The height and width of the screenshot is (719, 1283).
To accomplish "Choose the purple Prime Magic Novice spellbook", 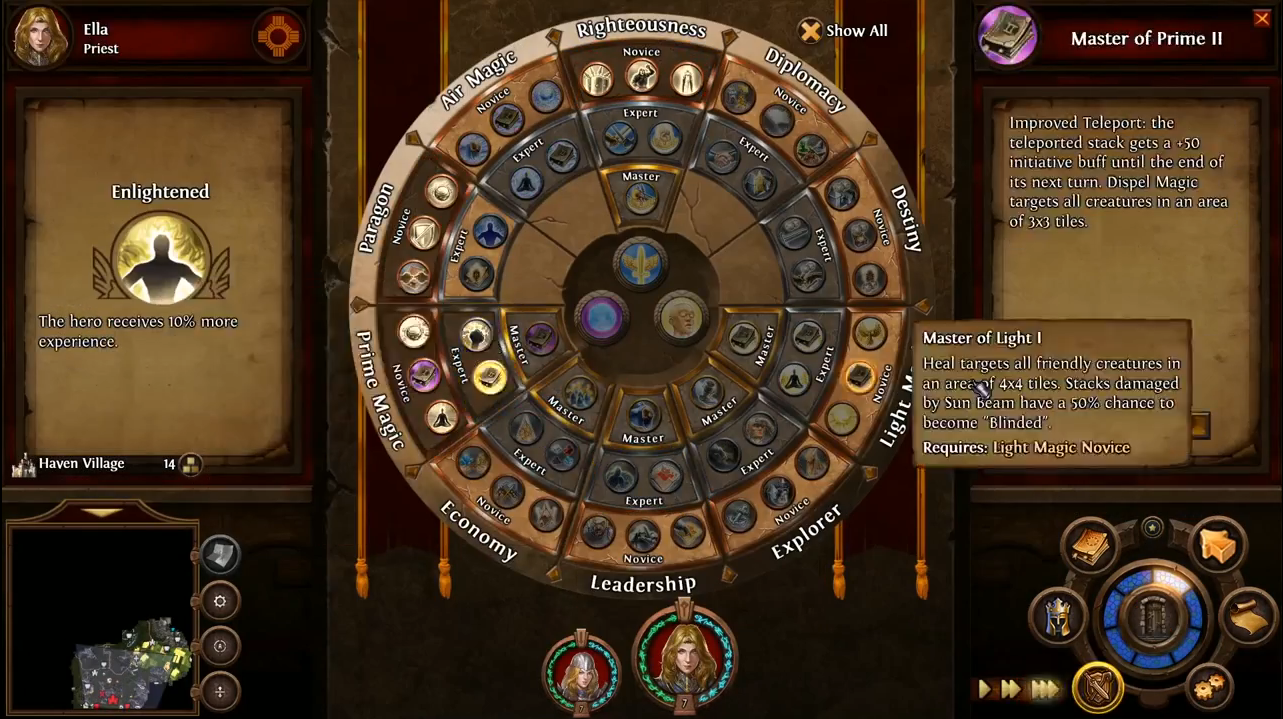I will pyautogui.click(x=424, y=375).
